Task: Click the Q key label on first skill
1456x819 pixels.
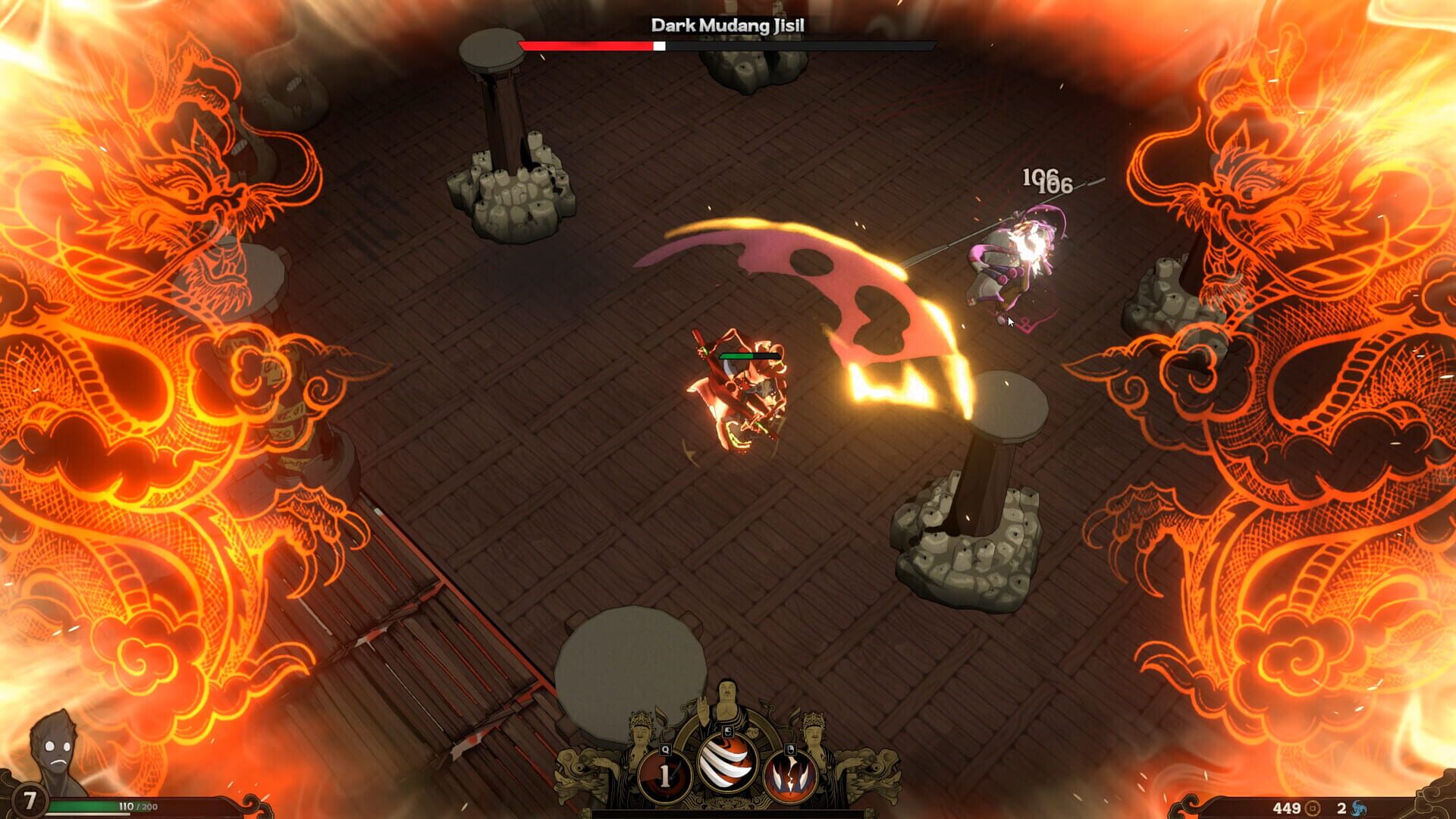Action: [666, 749]
